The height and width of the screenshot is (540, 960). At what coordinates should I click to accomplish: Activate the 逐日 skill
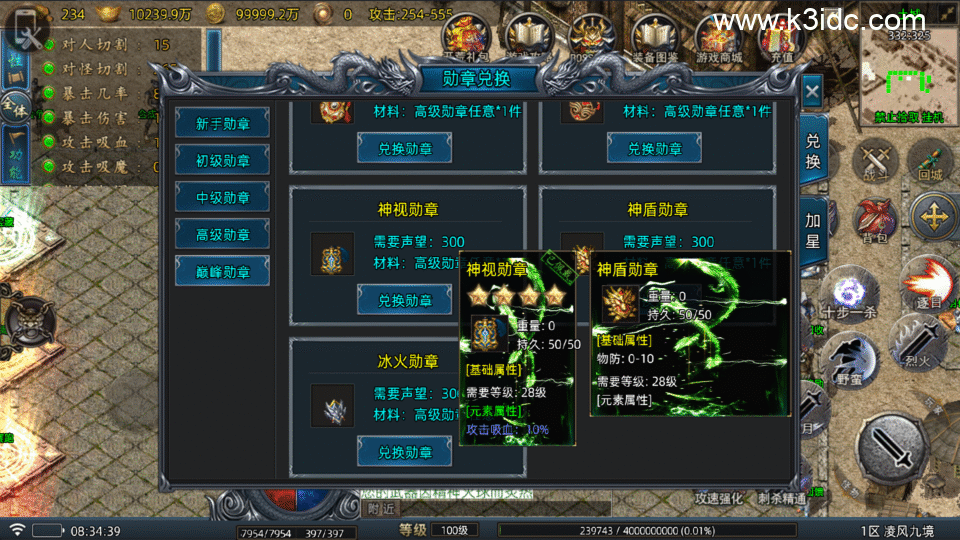pos(928,283)
